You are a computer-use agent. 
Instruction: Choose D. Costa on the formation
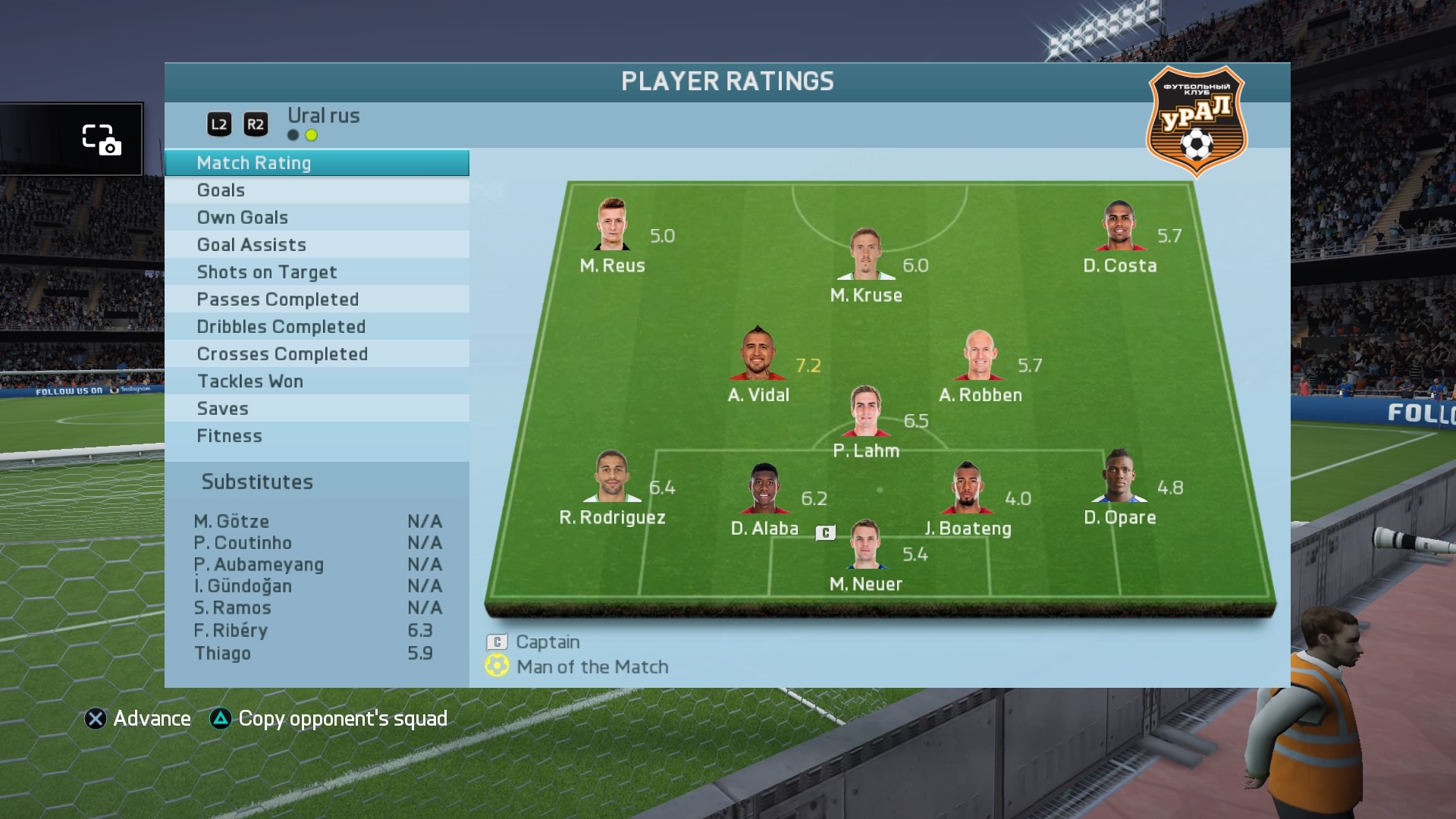point(1120,226)
